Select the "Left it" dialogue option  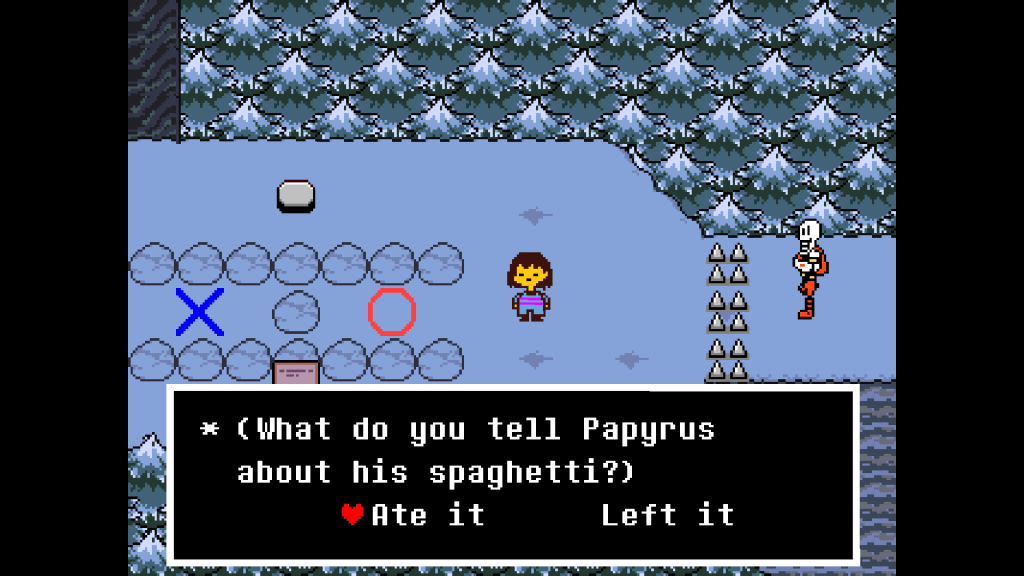667,515
